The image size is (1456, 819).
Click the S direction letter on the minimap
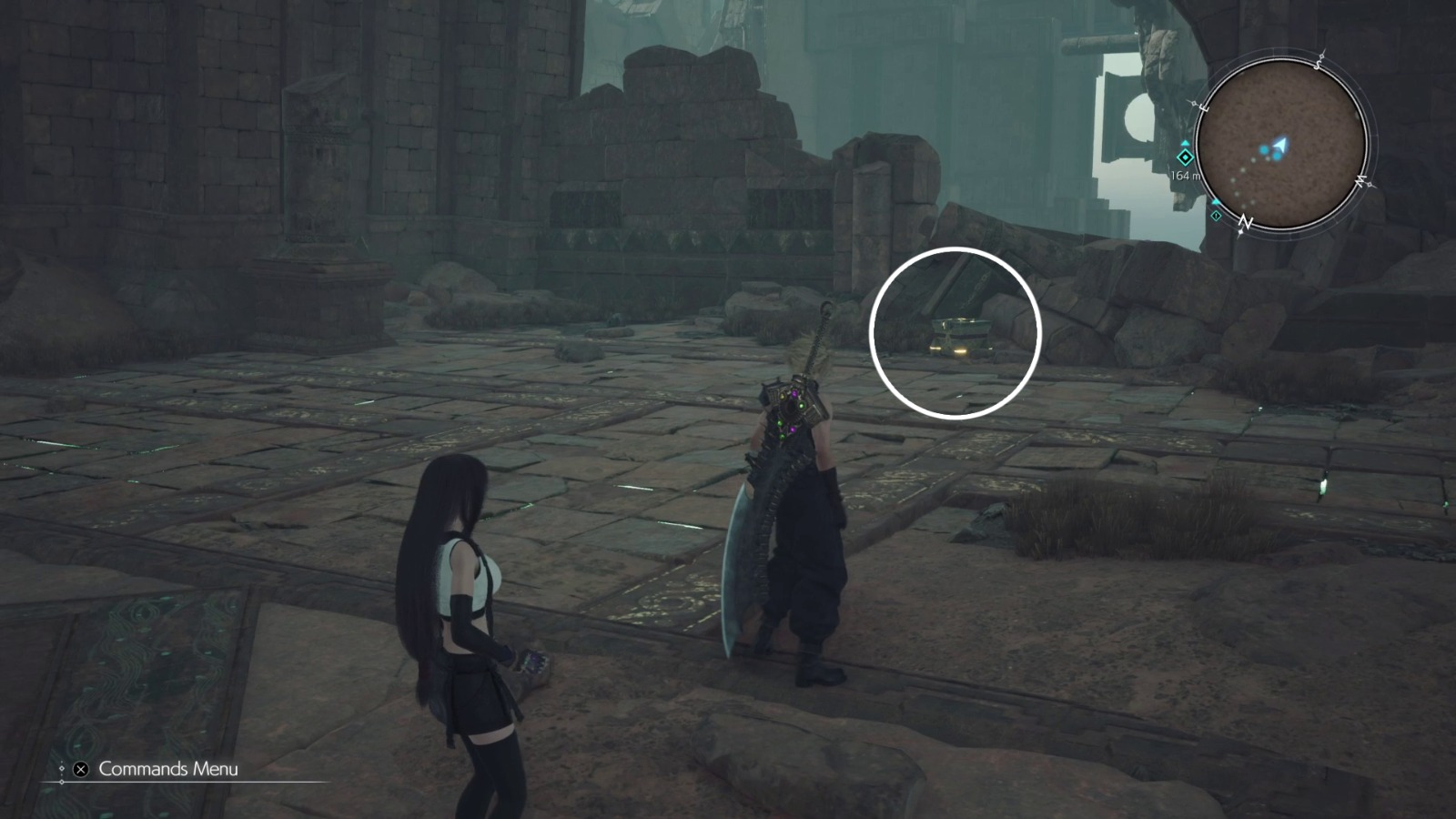pyautogui.click(x=1318, y=65)
